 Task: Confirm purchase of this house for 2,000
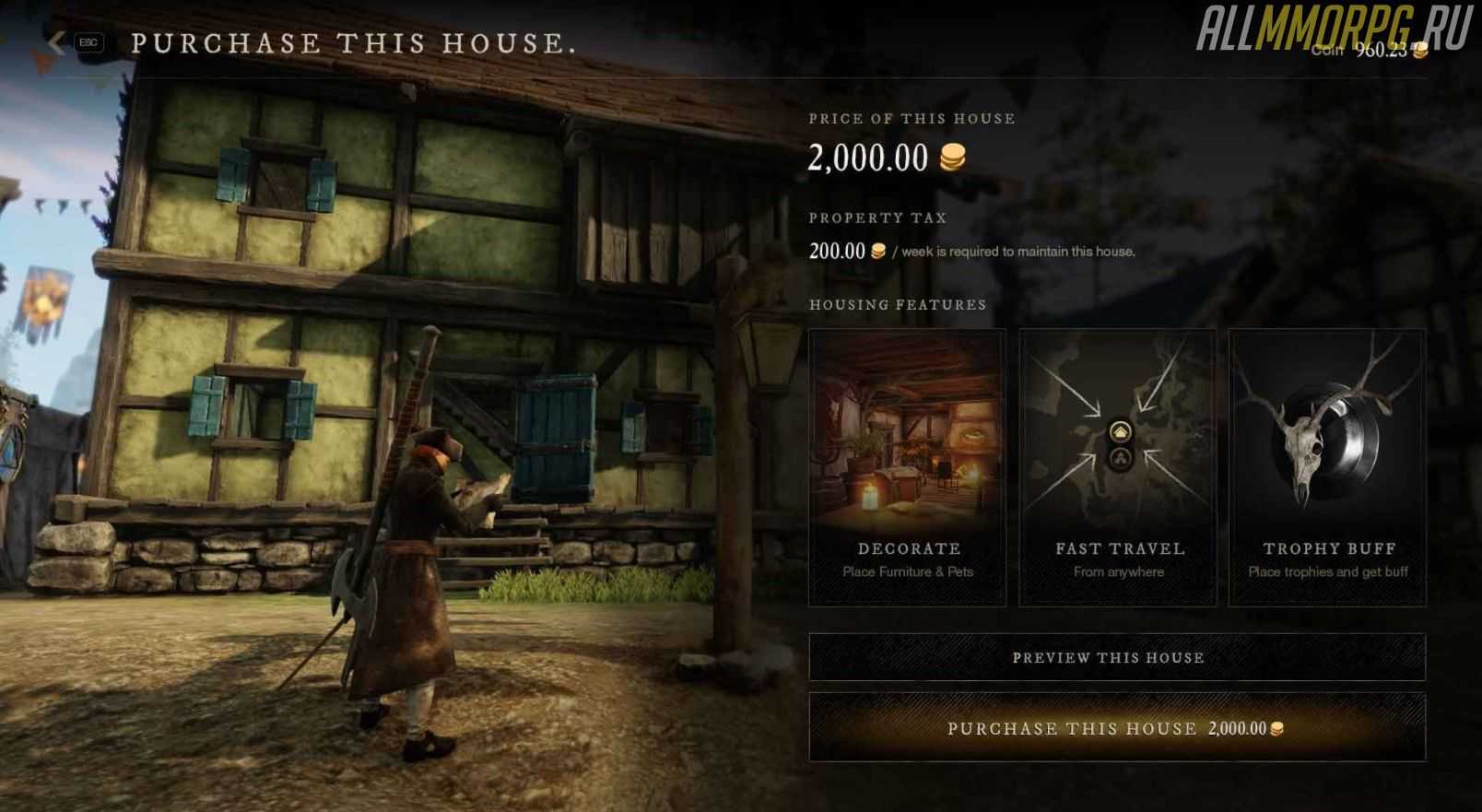tap(1116, 728)
